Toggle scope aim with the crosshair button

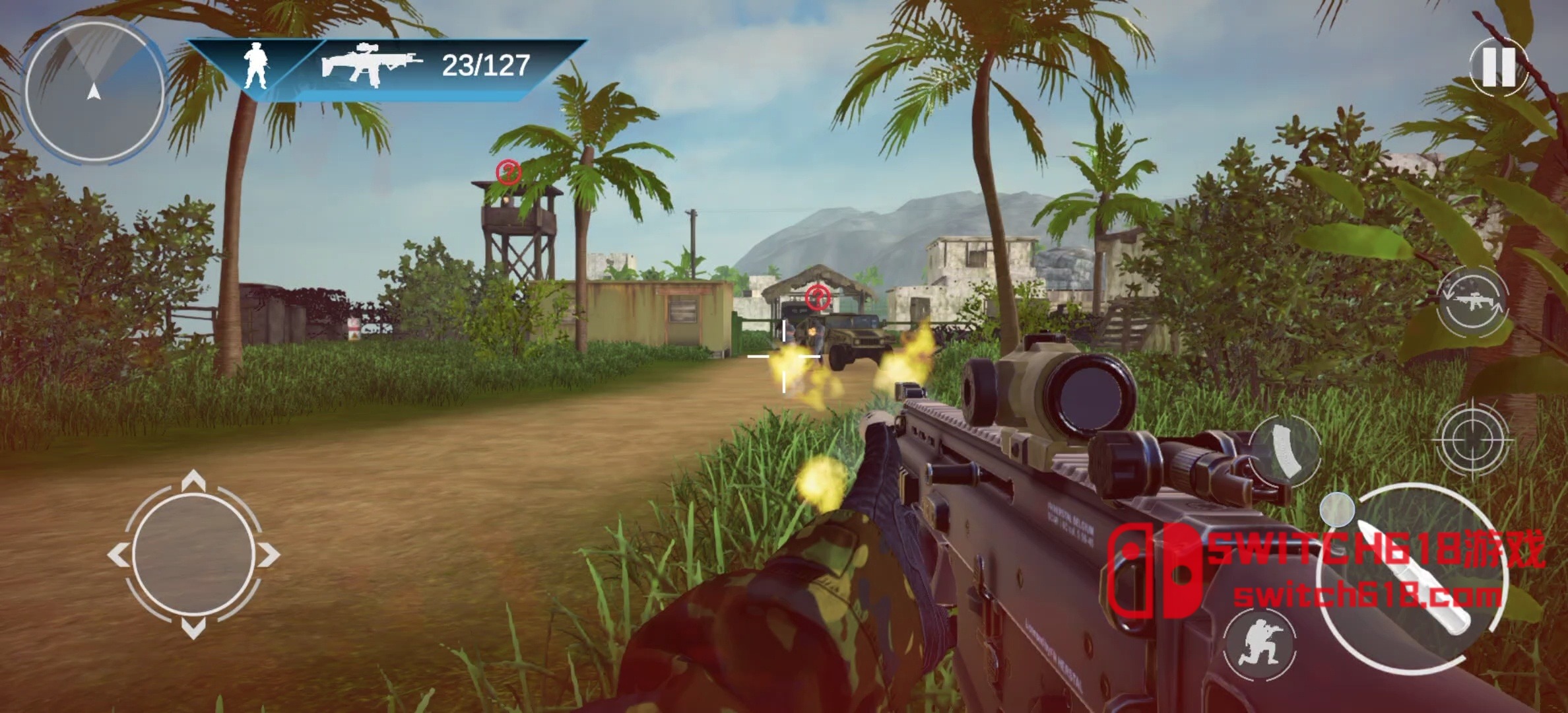(x=1472, y=438)
